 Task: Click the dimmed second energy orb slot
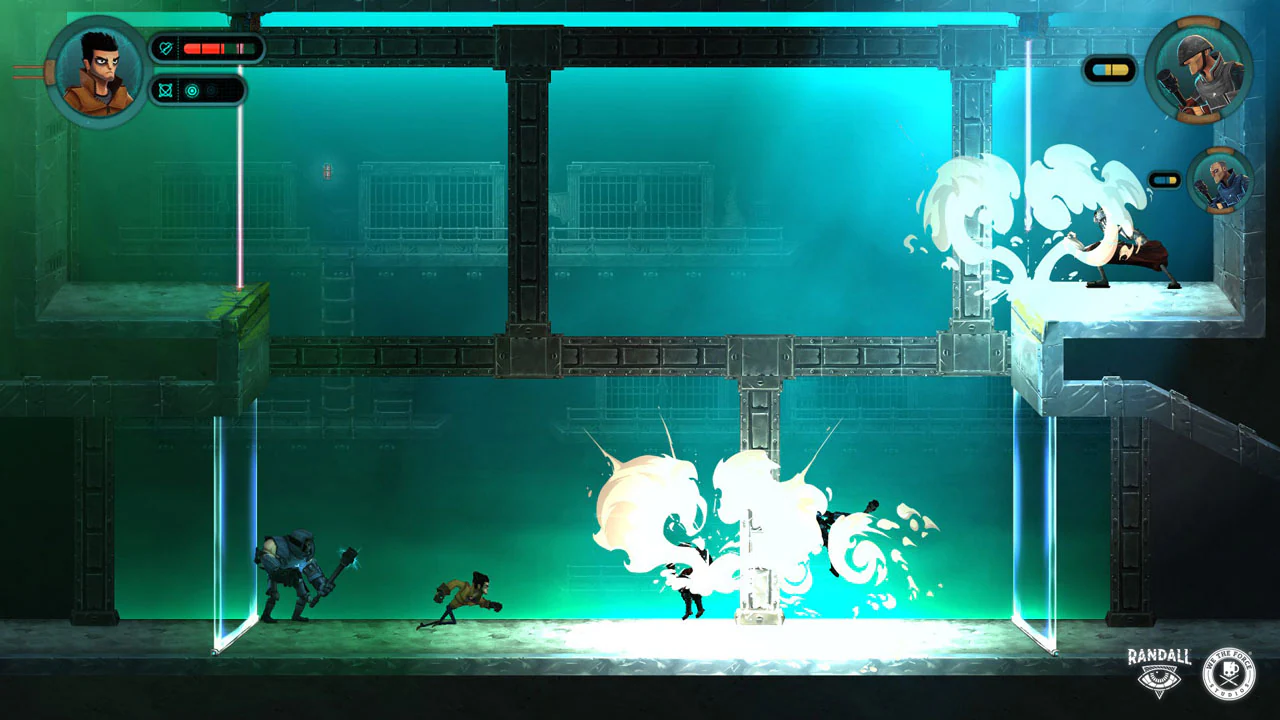click(x=211, y=90)
